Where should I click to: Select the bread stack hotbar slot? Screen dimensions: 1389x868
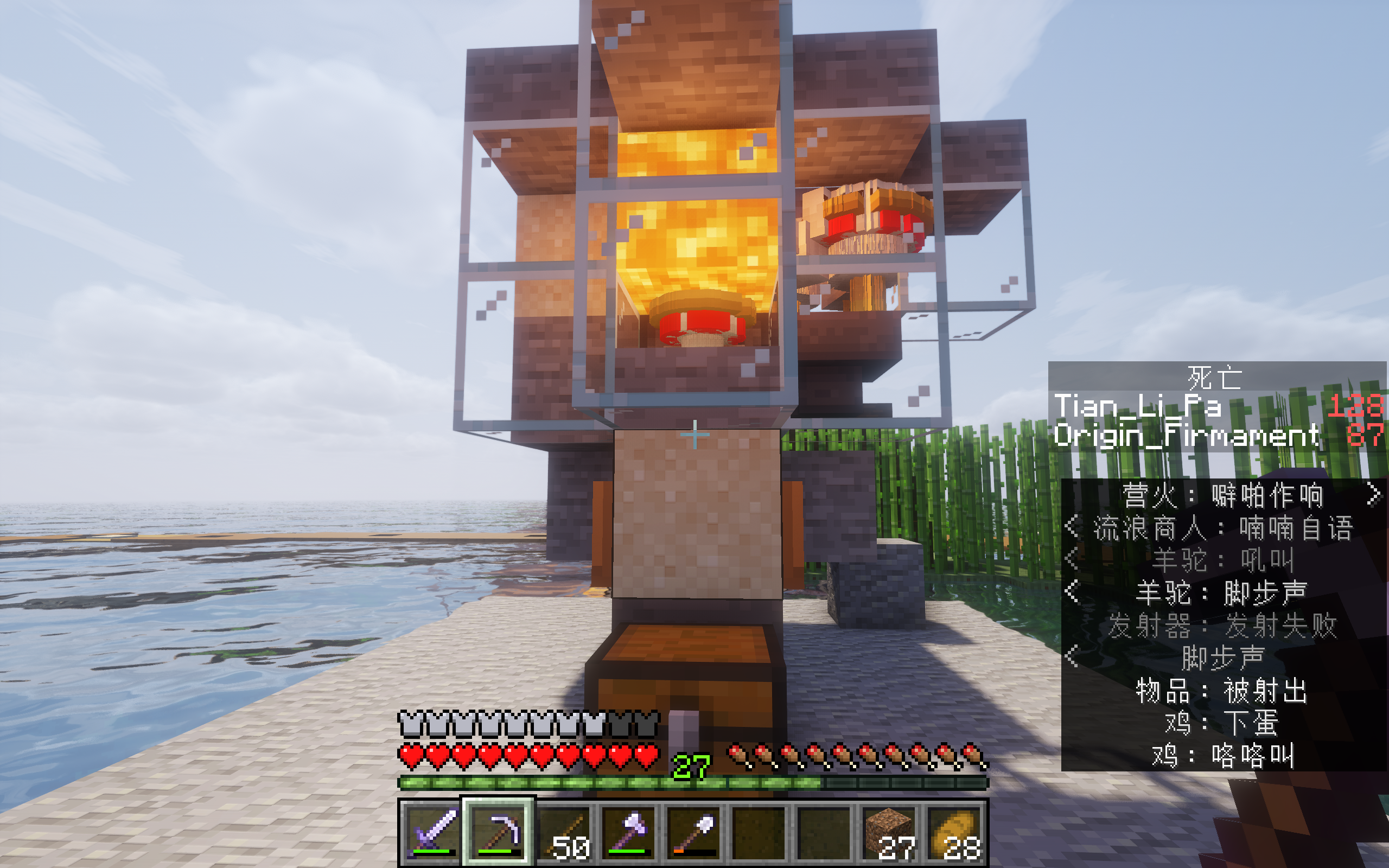click(x=954, y=832)
